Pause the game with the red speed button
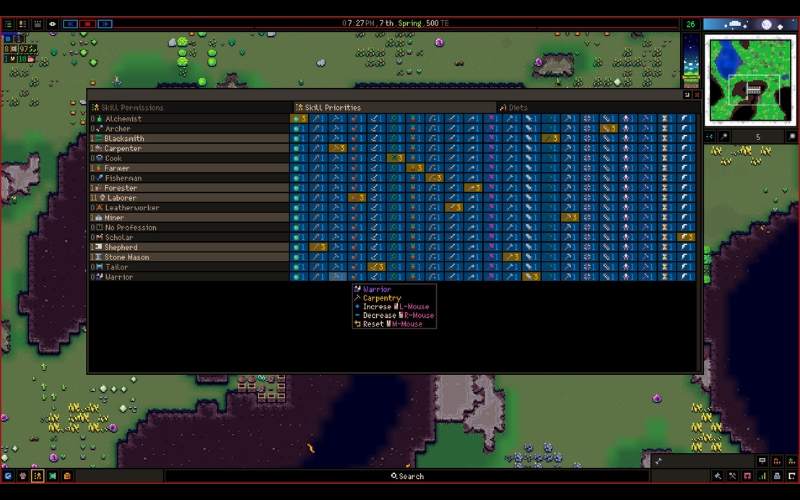The height and width of the screenshot is (500, 800). 88,23
